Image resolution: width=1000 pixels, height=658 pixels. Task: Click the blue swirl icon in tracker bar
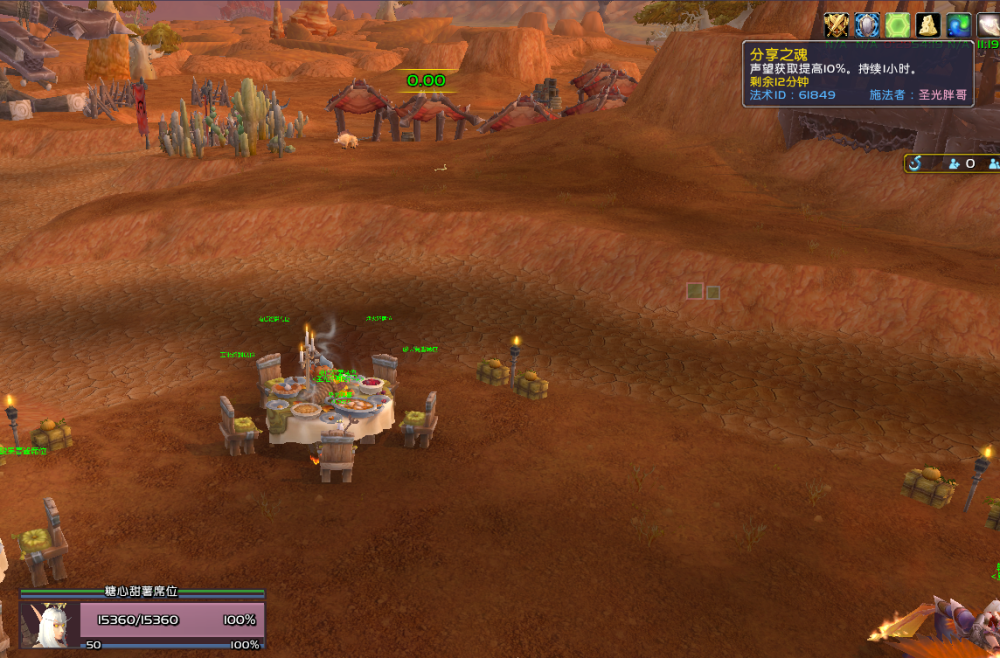coord(915,163)
